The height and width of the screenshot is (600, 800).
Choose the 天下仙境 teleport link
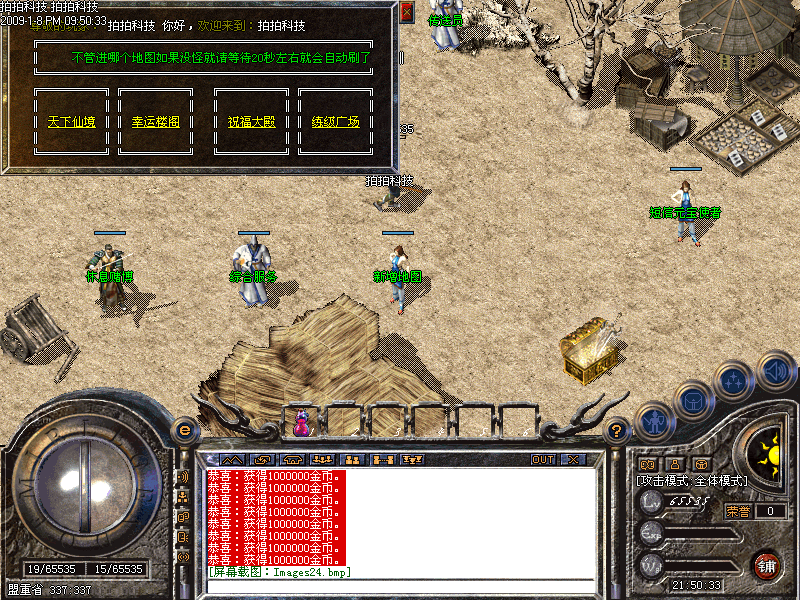pos(72,122)
